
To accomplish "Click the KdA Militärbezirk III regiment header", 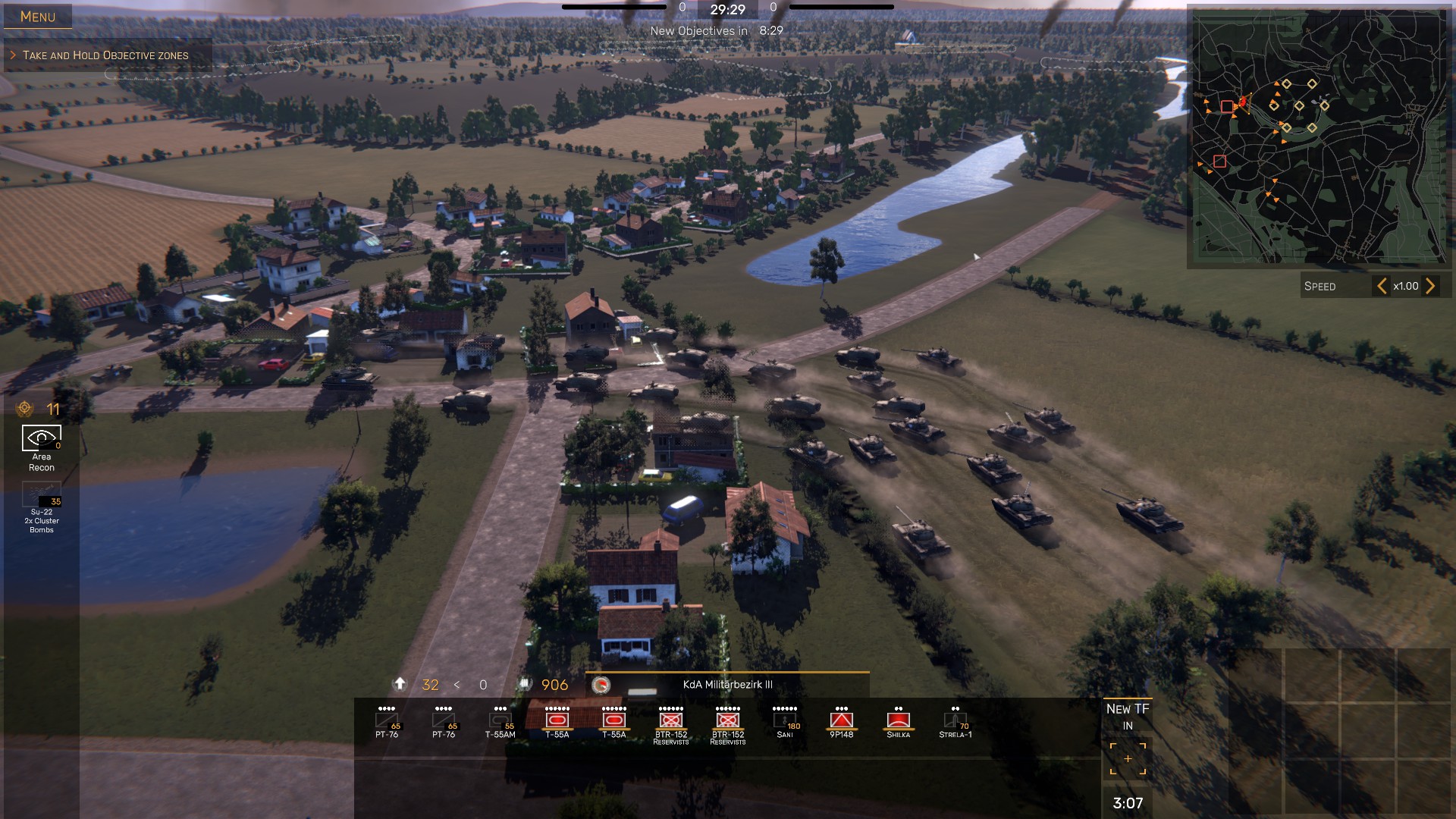I will point(727,685).
